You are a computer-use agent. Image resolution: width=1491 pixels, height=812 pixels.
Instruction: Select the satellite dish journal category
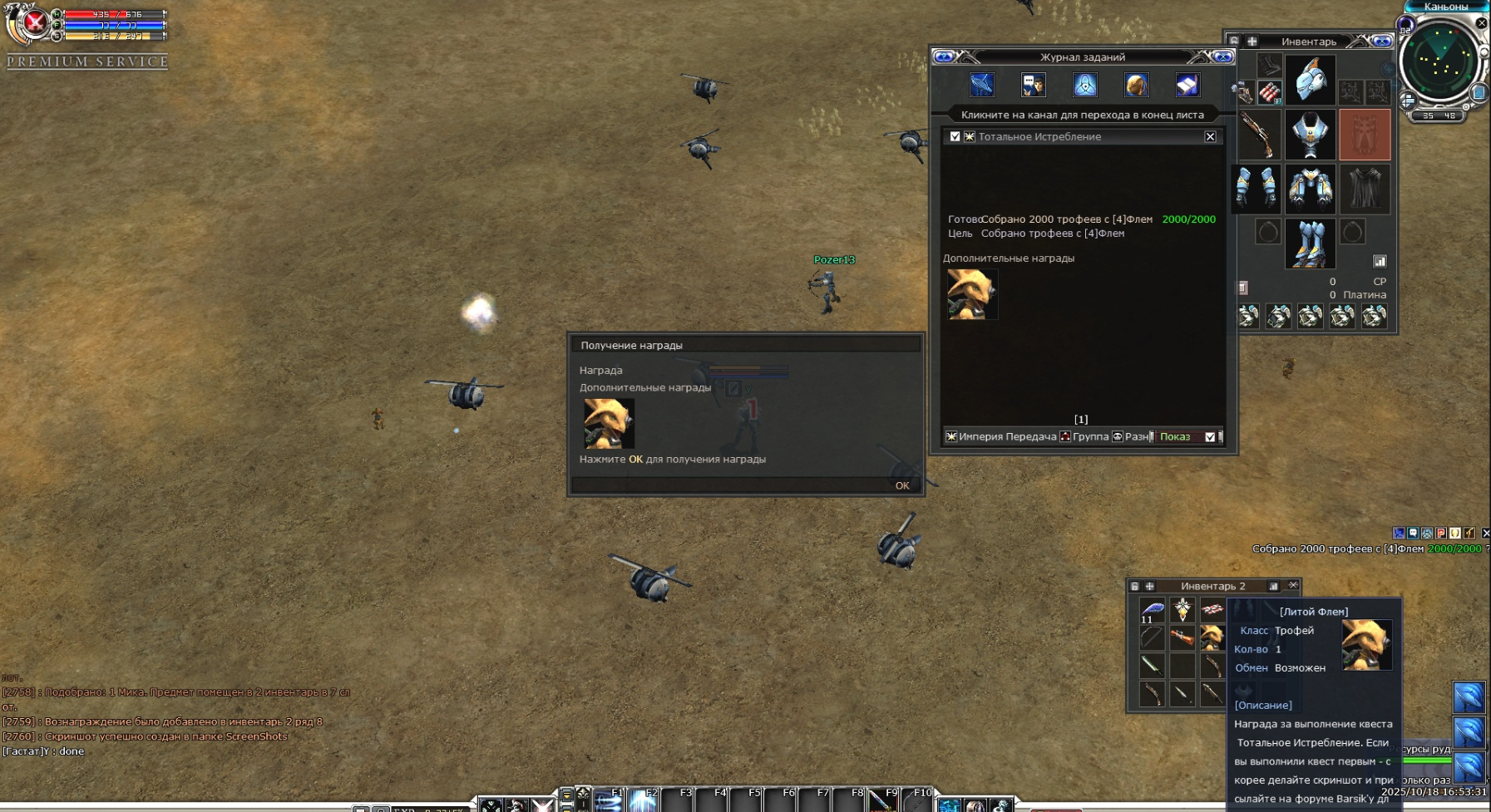tap(982, 85)
